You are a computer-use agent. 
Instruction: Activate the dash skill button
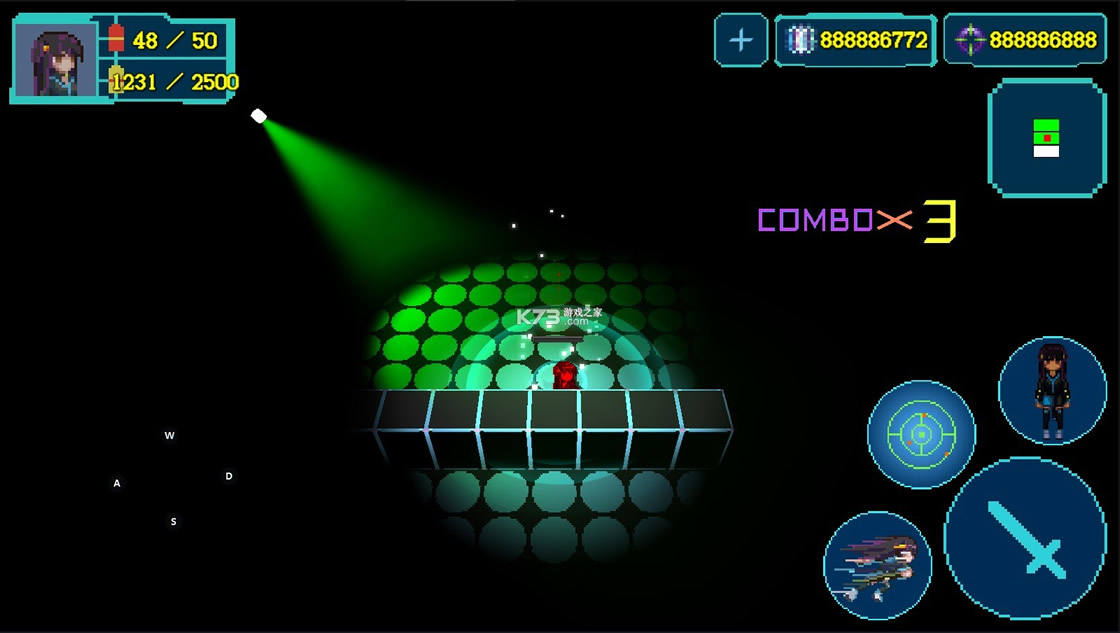pos(877,565)
